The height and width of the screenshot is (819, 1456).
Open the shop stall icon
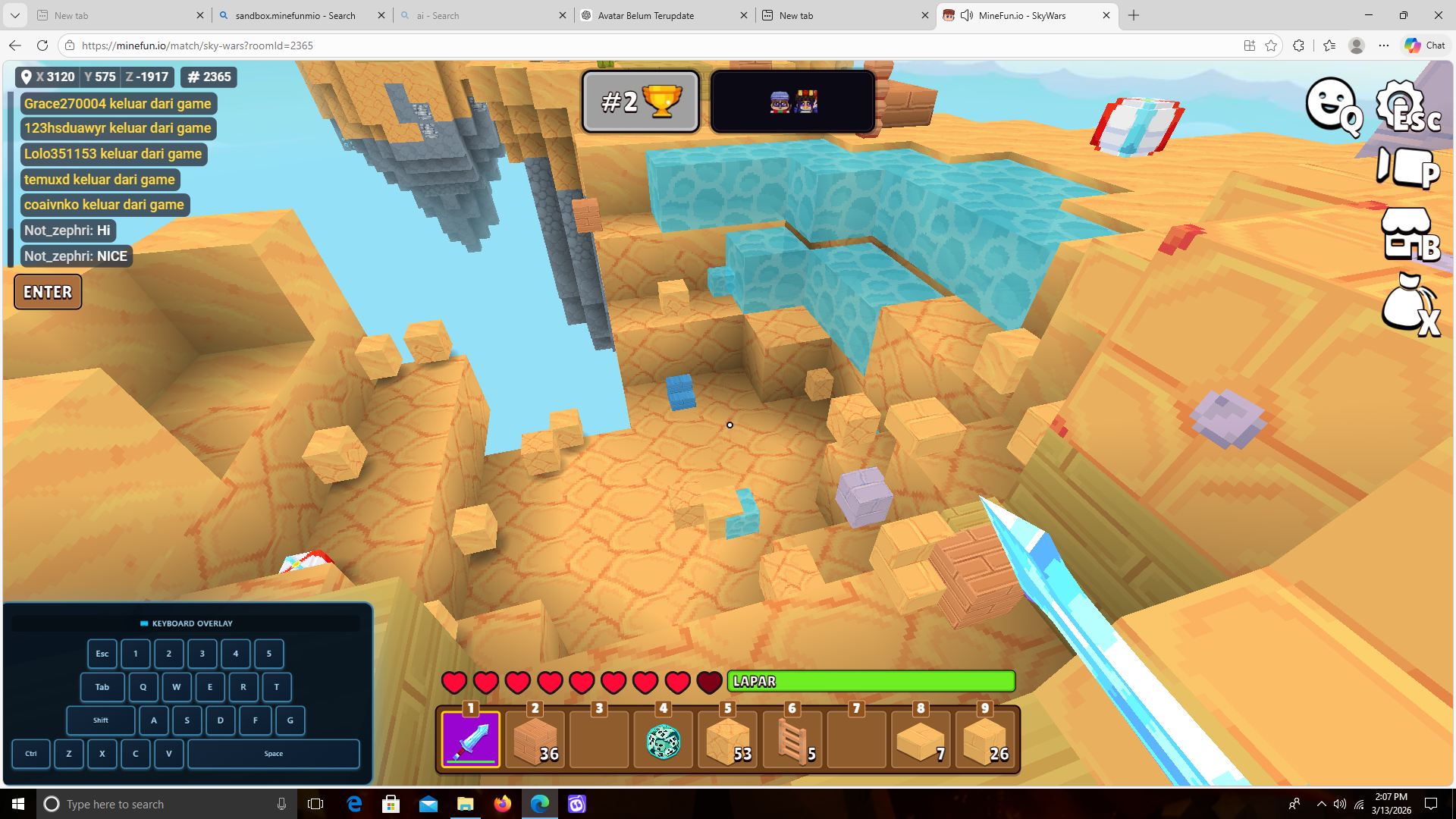(1408, 234)
